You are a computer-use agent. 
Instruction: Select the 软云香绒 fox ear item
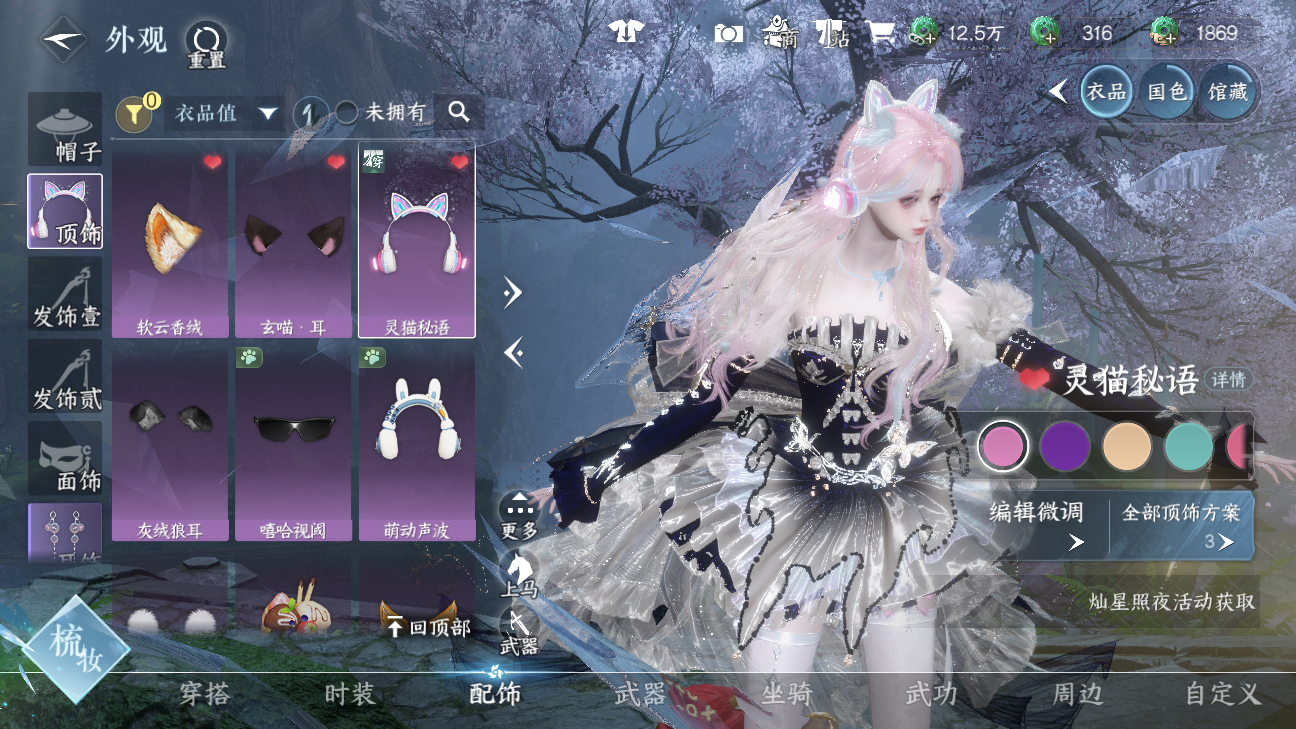pyautogui.click(x=169, y=245)
